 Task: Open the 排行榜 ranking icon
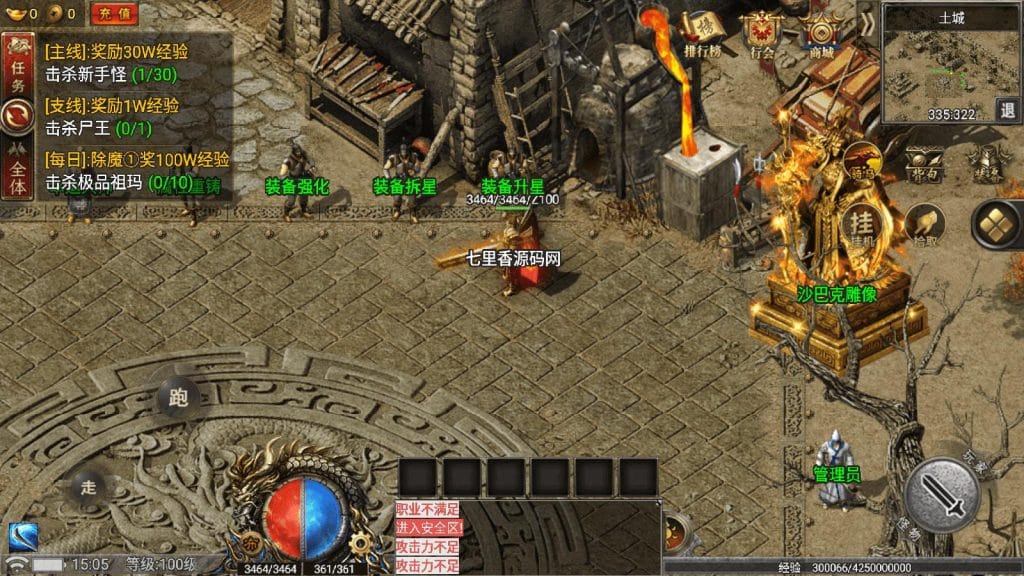click(x=704, y=35)
